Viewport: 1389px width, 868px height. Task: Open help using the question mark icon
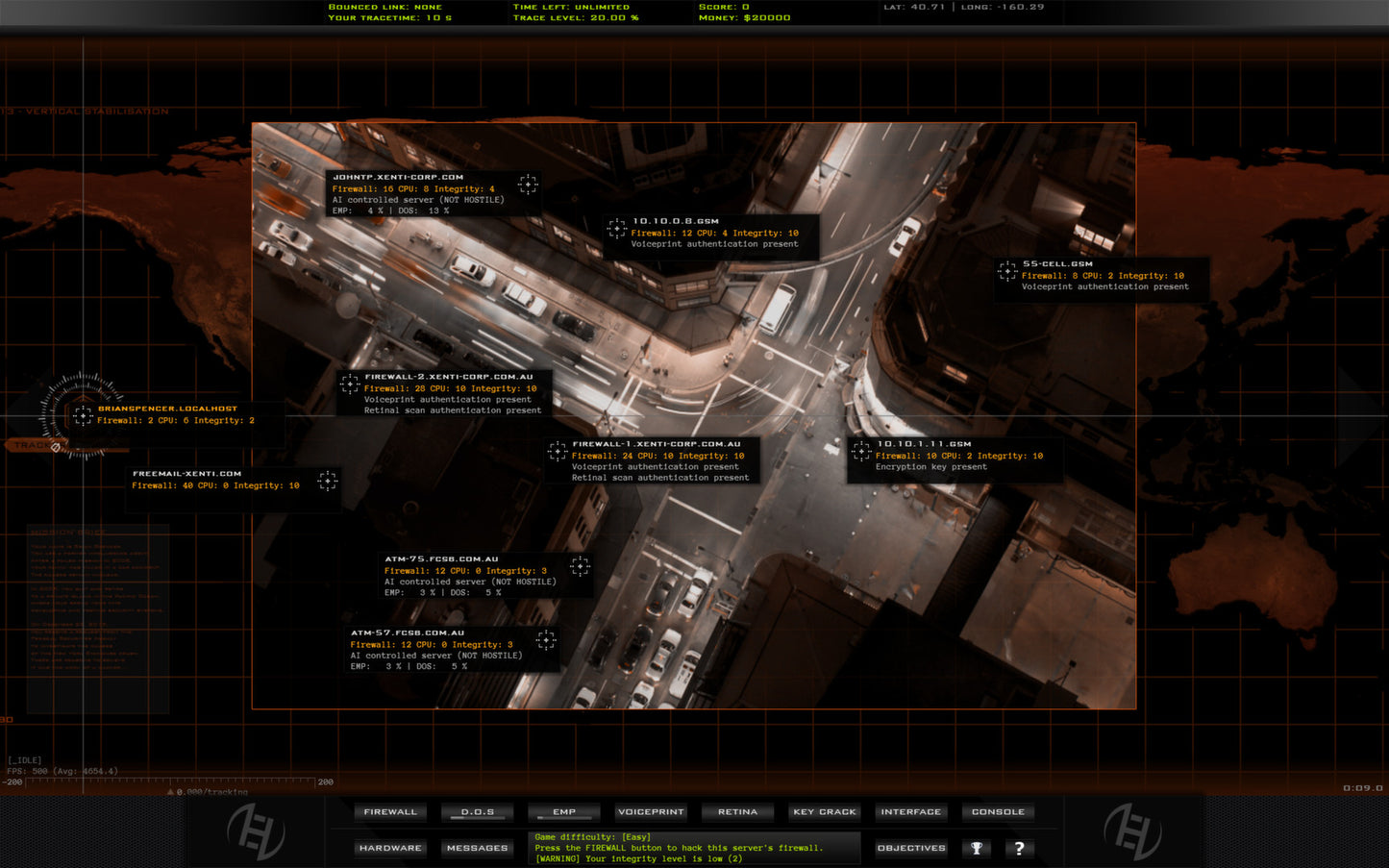point(1019,848)
